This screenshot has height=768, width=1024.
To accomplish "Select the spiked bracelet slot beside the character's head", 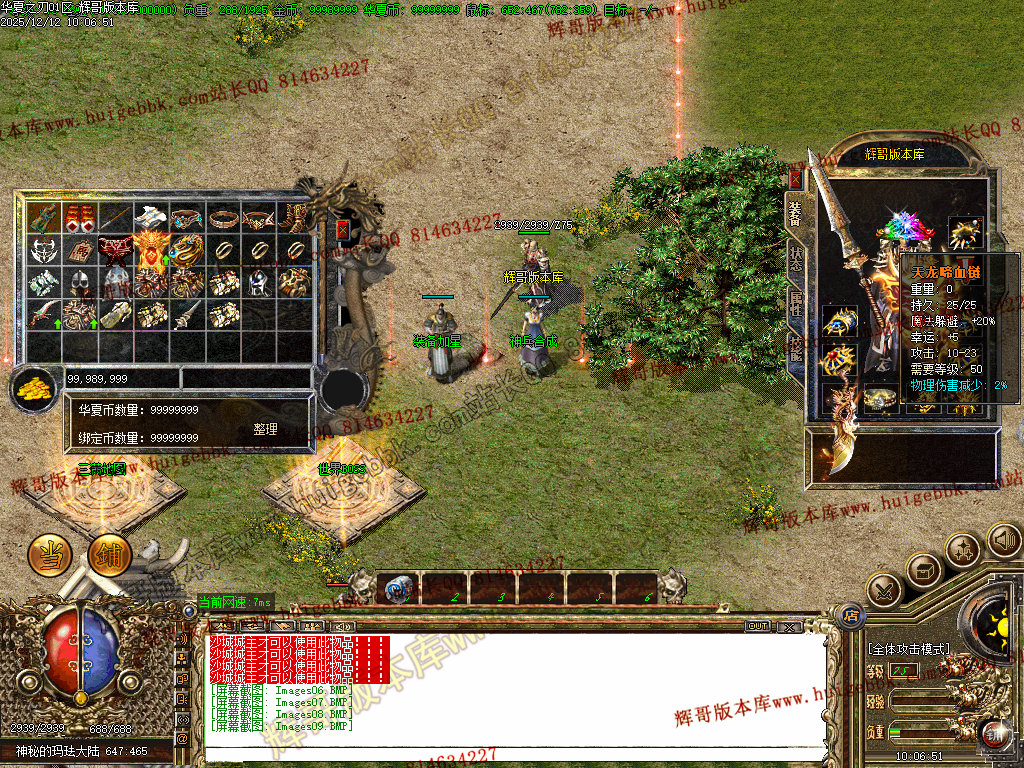I will coord(965,233).
